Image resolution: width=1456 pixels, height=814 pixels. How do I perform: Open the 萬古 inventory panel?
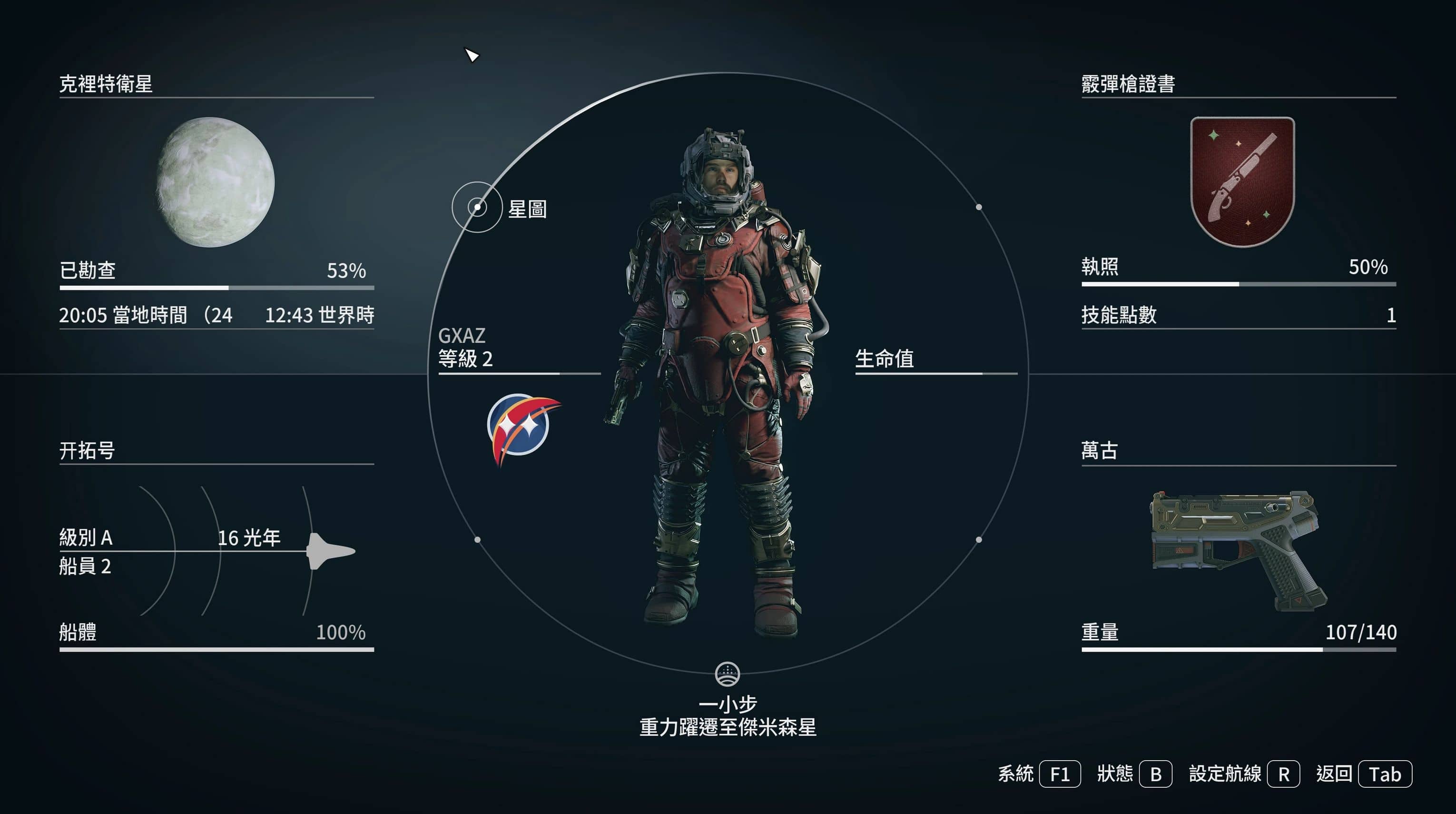pos(1099,450)
